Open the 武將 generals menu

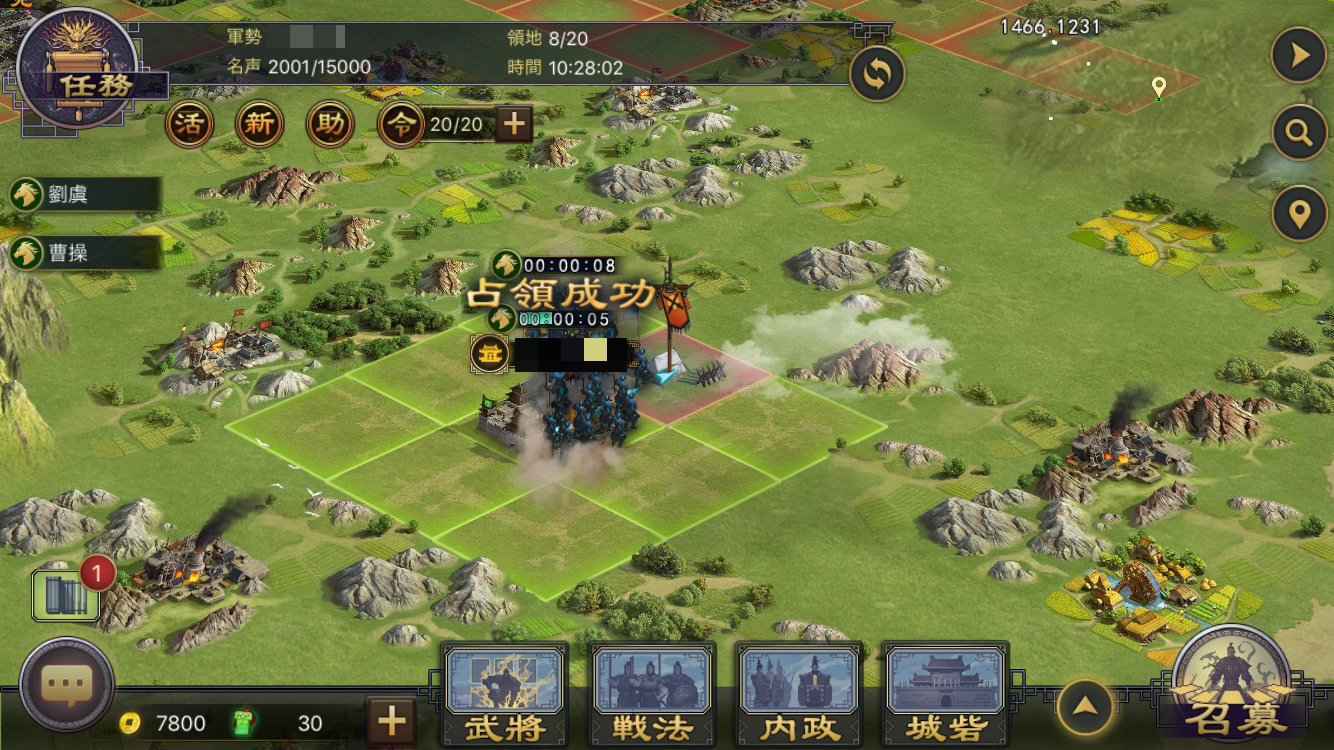pyautogui.click(x=504, y=694)
